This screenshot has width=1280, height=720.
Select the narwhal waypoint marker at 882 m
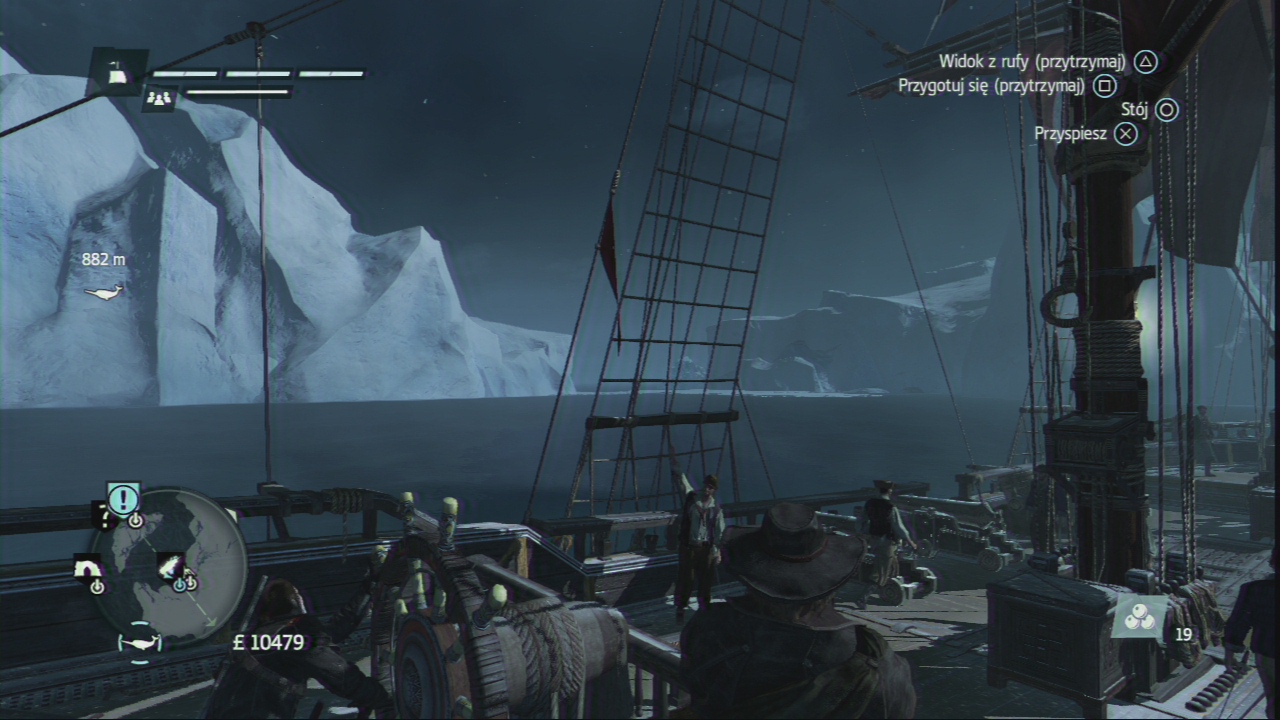103,292
